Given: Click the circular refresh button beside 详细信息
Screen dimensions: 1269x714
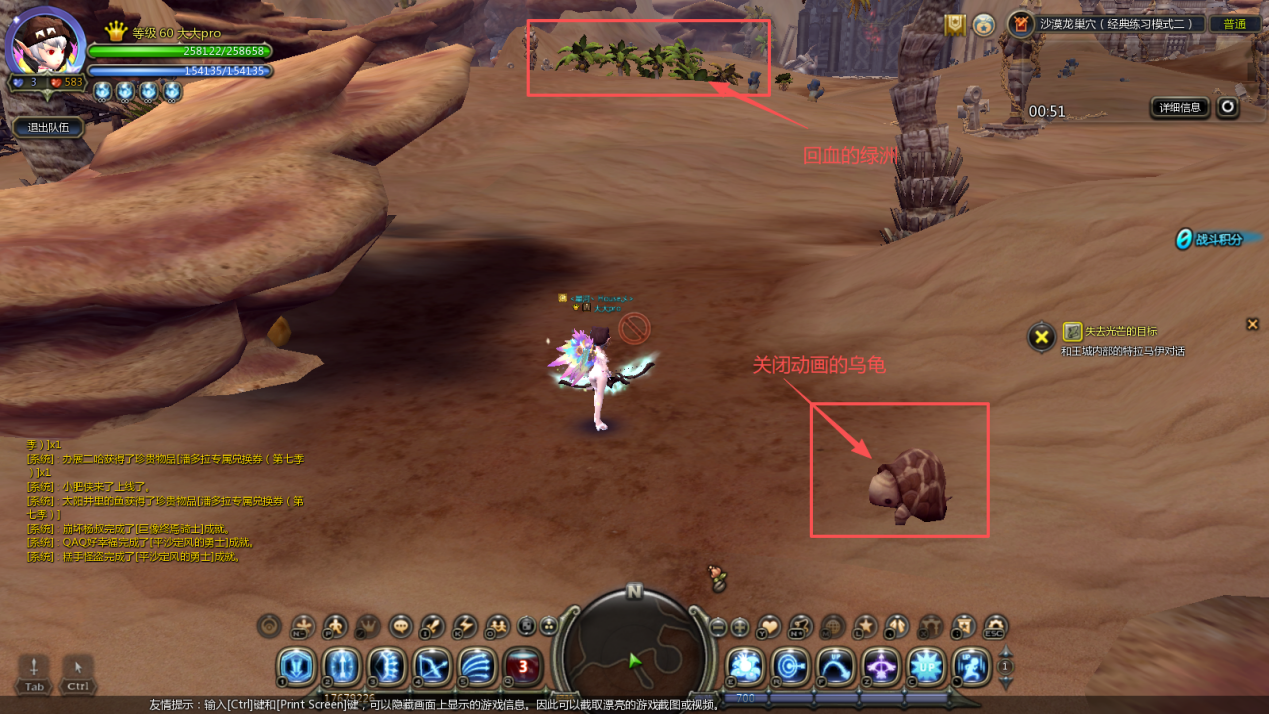Looking at the screenshot, I should tap(1228, 107).
